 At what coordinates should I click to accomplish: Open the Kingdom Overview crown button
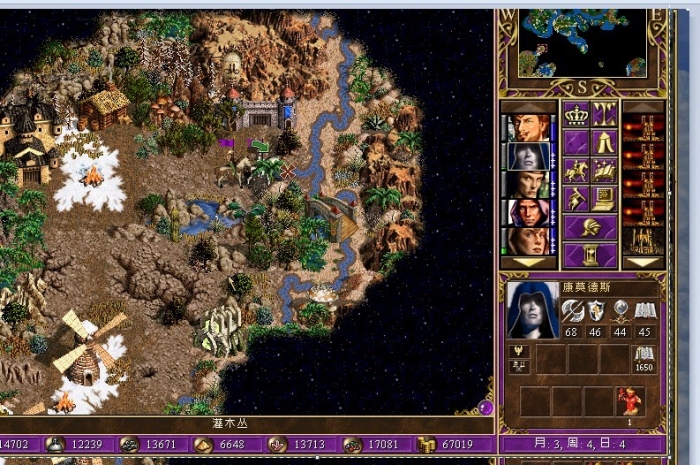coord(574,114)
